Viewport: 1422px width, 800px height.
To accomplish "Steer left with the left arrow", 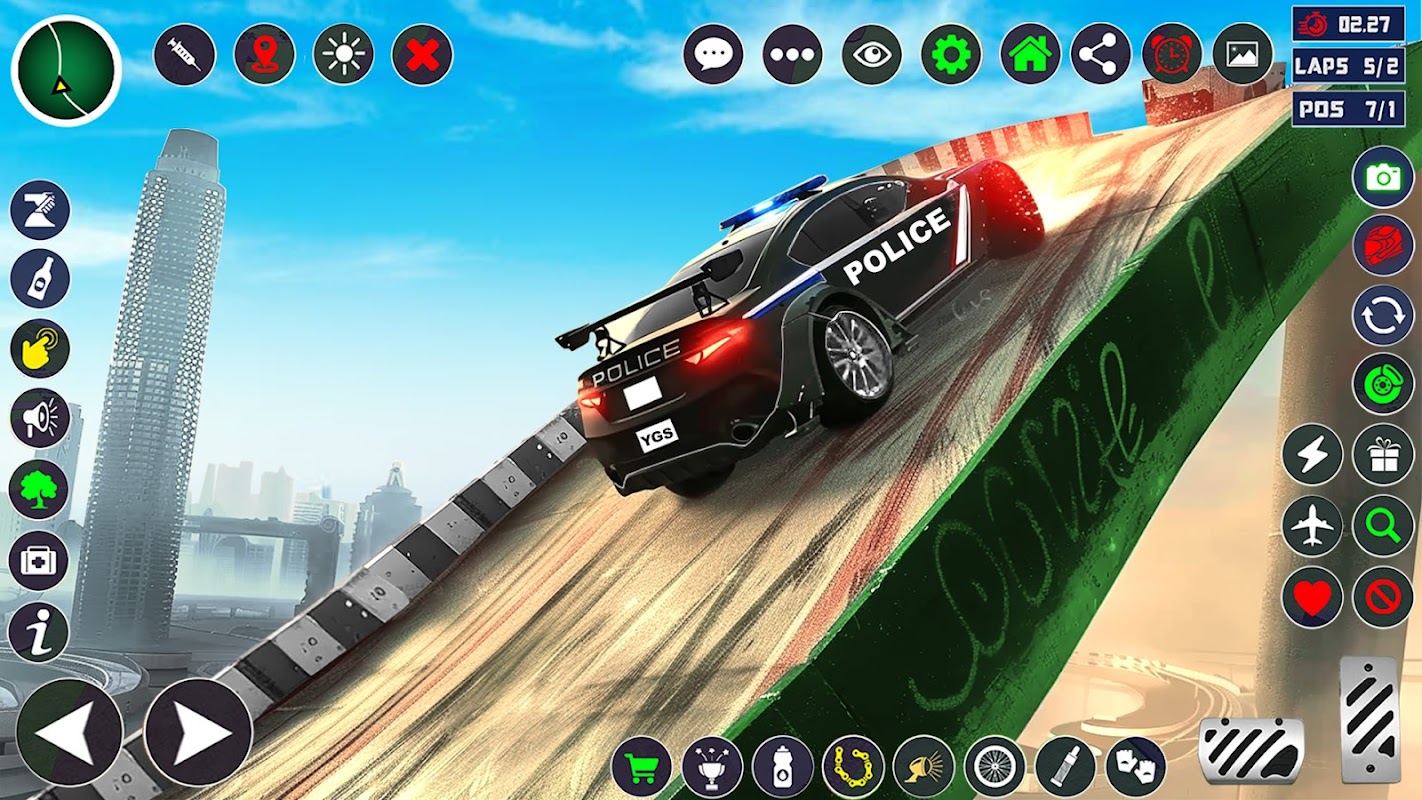I will click(x=69, y=731).
